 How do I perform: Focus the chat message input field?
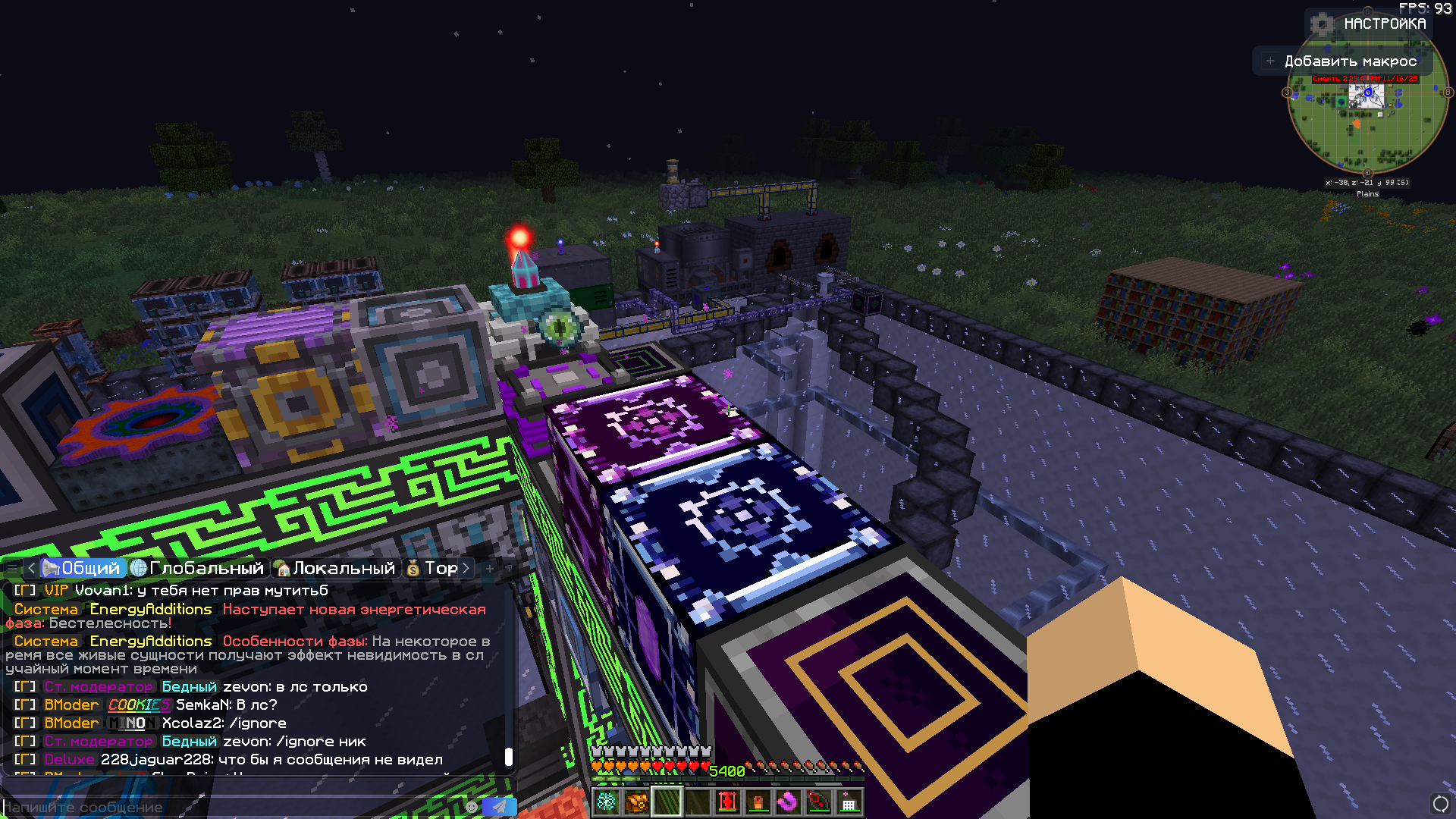pos(227,808)
